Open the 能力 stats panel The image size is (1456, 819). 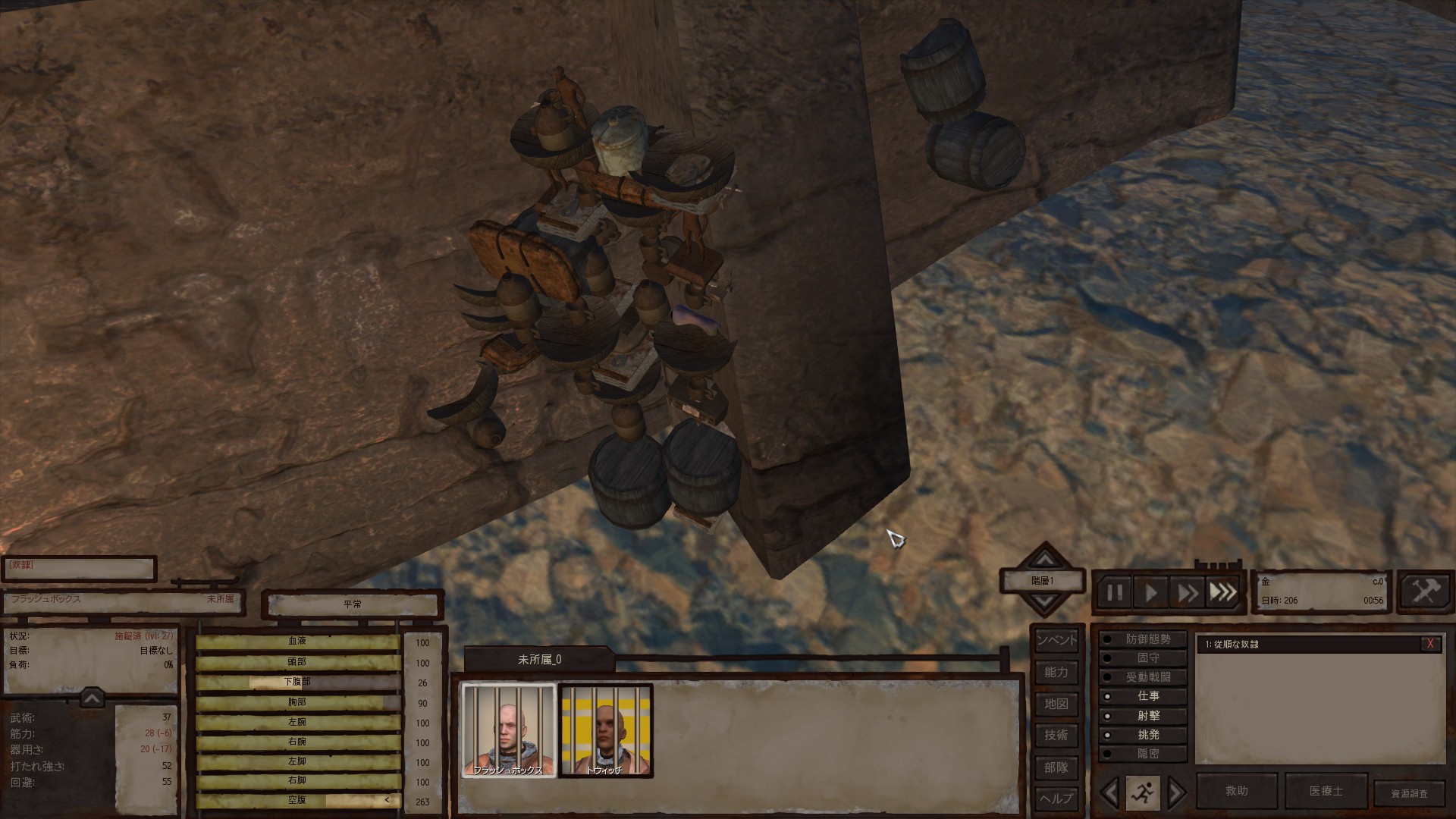(1056, 673)
